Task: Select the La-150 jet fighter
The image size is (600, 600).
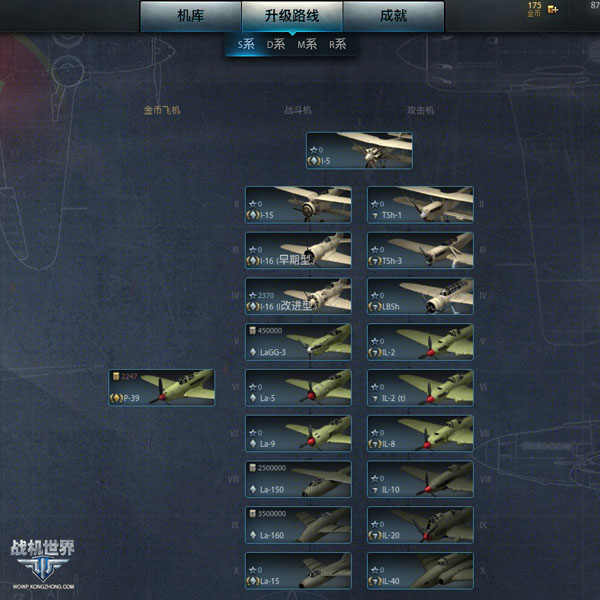Action: tap(298, 480)
